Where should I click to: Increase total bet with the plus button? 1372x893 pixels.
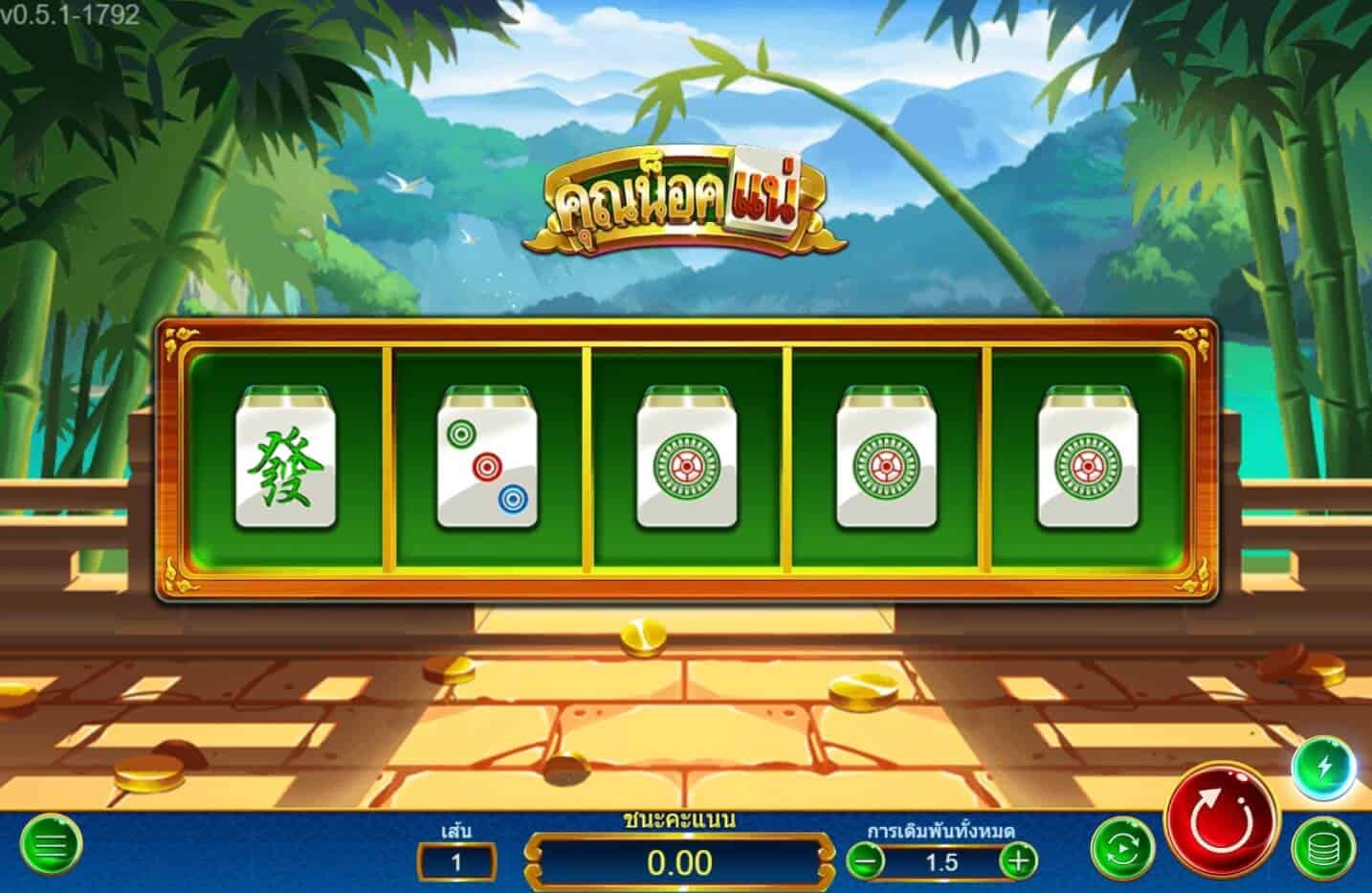point(1018,860)
